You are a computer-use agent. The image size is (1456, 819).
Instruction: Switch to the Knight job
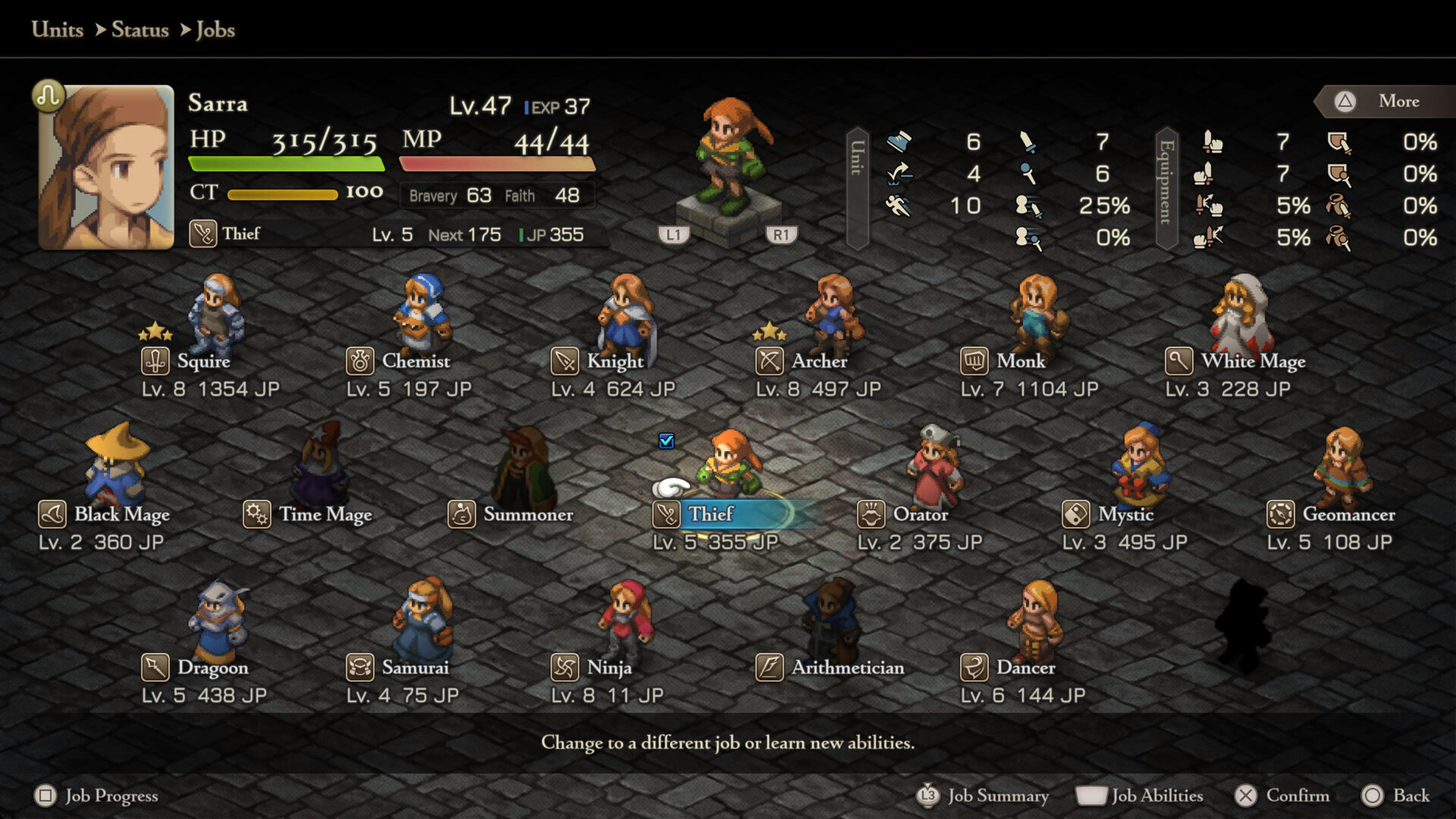pyautogui.click(x=614, y=361)
